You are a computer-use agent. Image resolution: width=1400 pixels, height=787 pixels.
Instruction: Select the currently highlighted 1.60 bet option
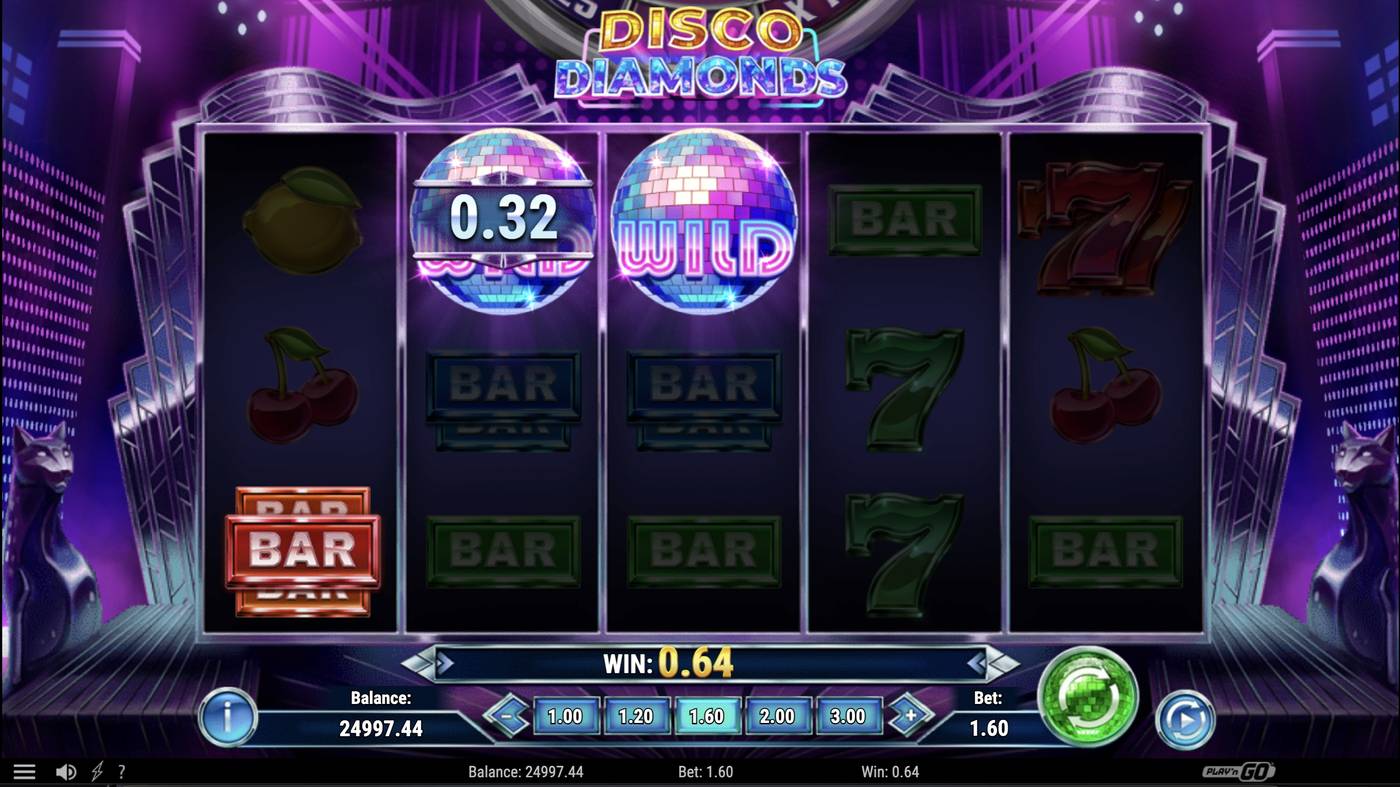[x=708, y=716]
